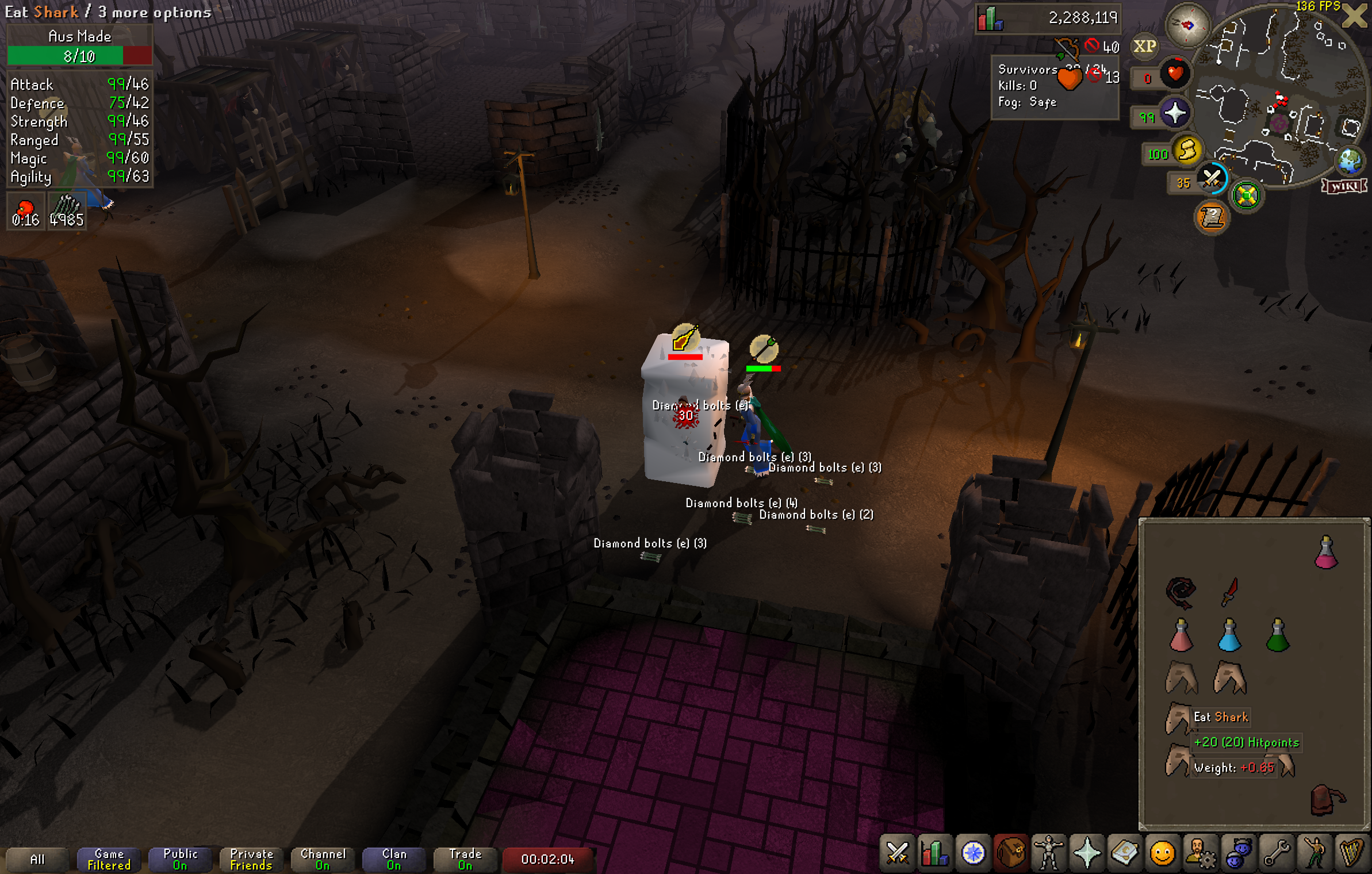Switch to the Worn Equipment tab

(1048, 853)
